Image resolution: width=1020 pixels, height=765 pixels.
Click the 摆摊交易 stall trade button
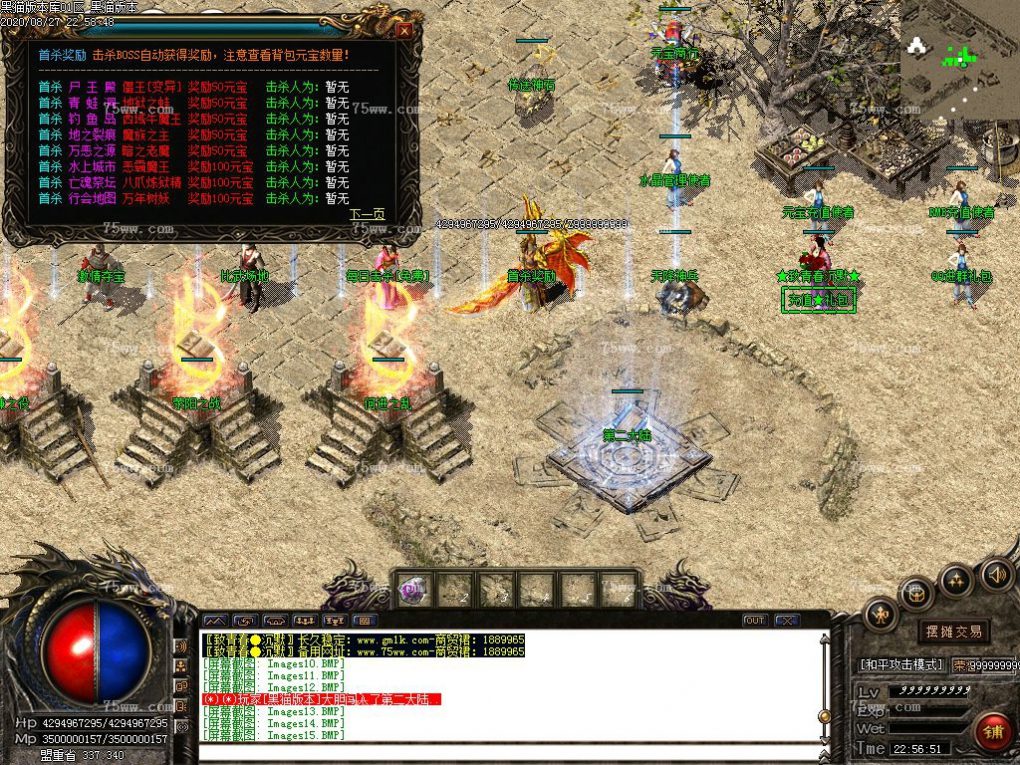[x=953, y=631]
